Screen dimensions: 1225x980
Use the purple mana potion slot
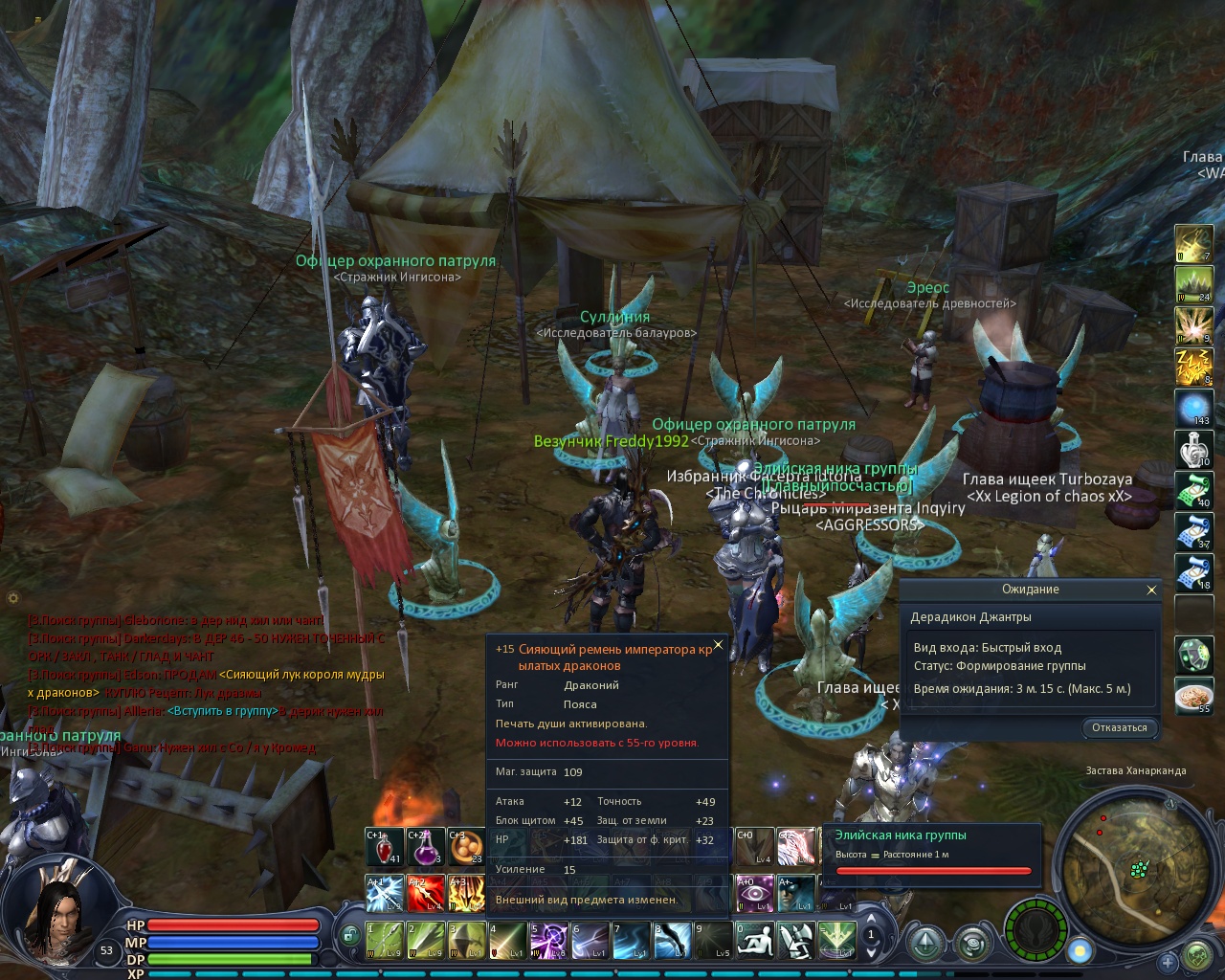click(426, 847)
